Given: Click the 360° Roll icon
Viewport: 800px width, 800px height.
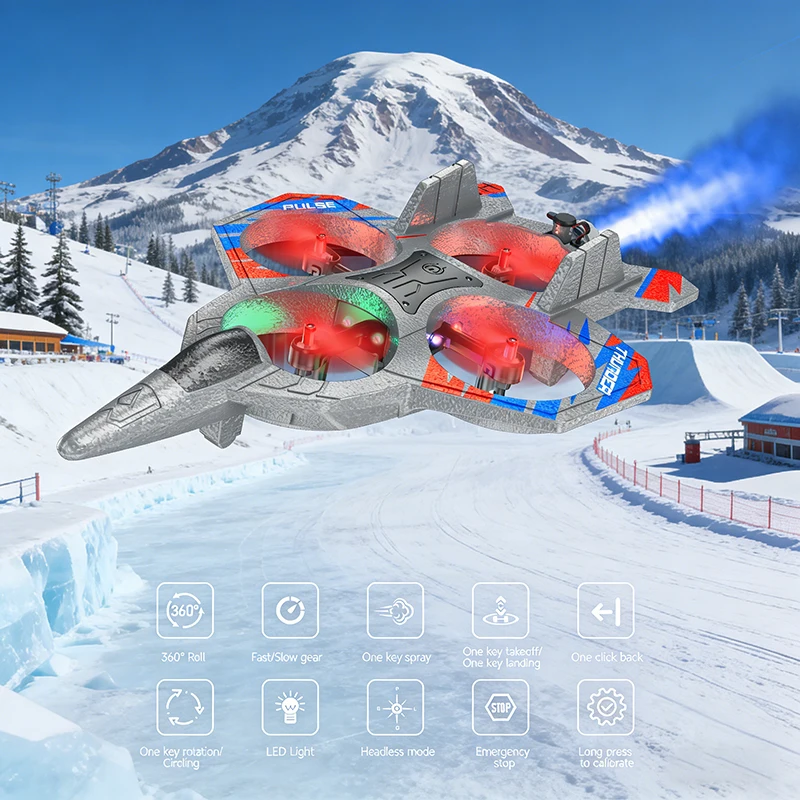Looking at the screenshot, I should tap(185, 610).
